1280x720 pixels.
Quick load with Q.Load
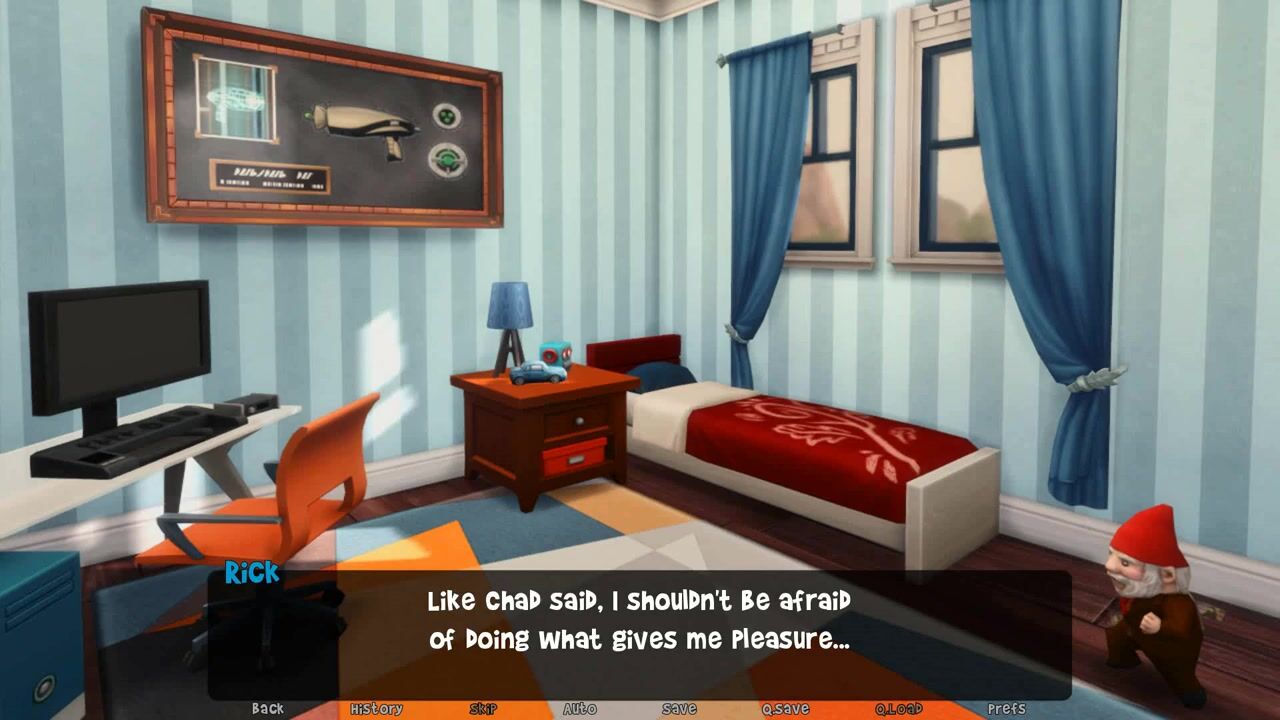898,708
